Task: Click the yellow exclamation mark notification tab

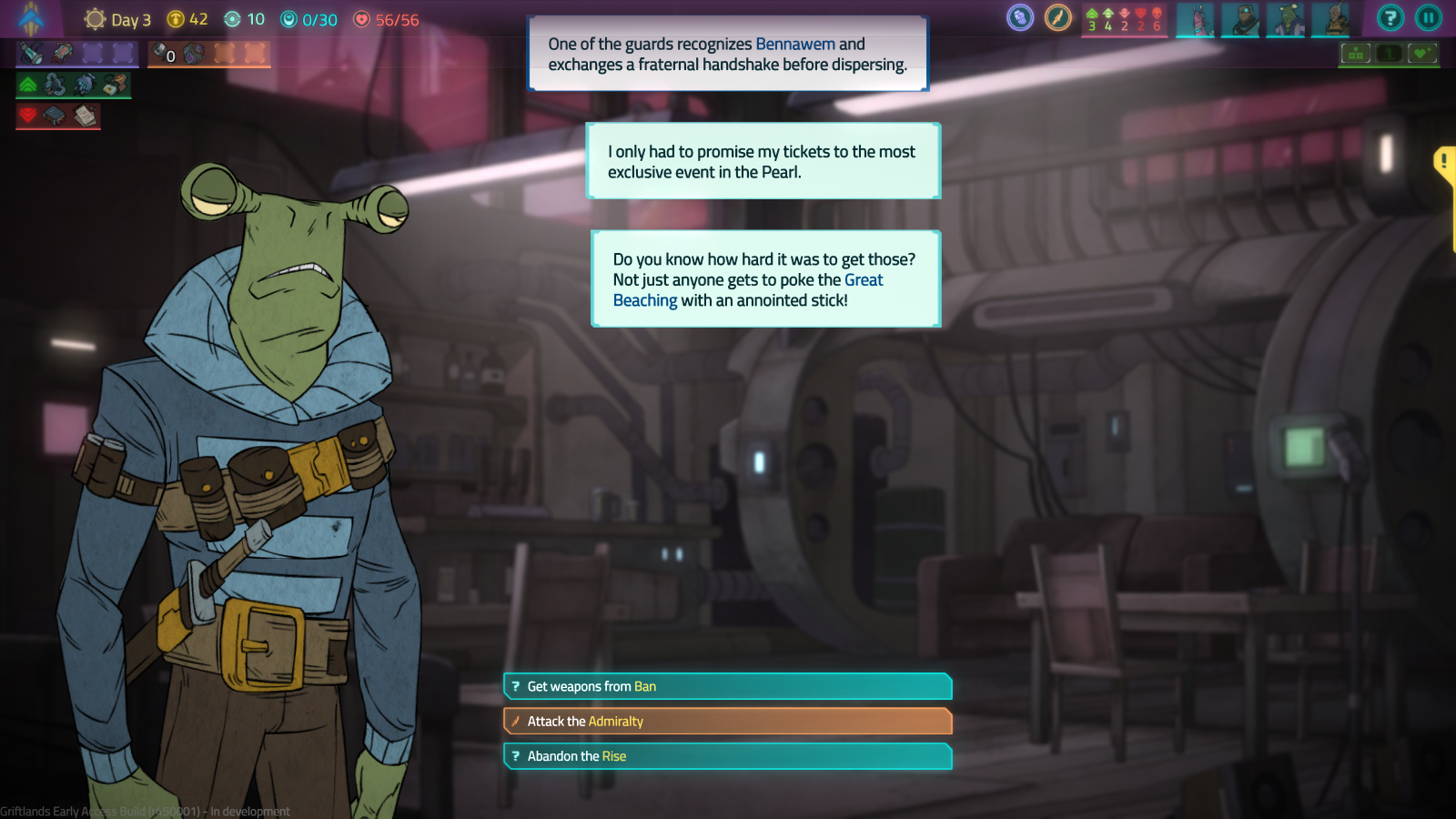Action: (1444, 164)
